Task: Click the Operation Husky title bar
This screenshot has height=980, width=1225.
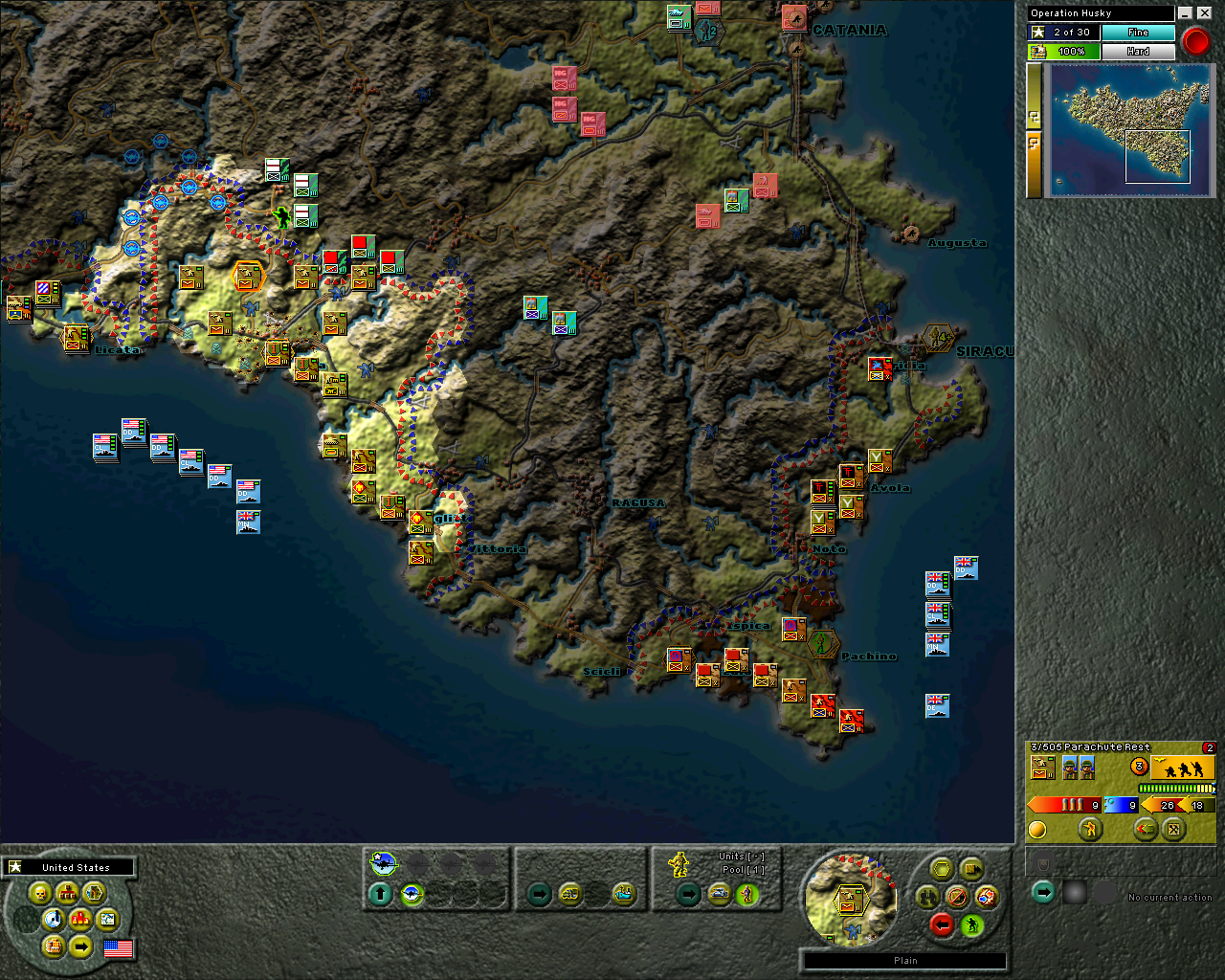Action: click(1099, 12)
